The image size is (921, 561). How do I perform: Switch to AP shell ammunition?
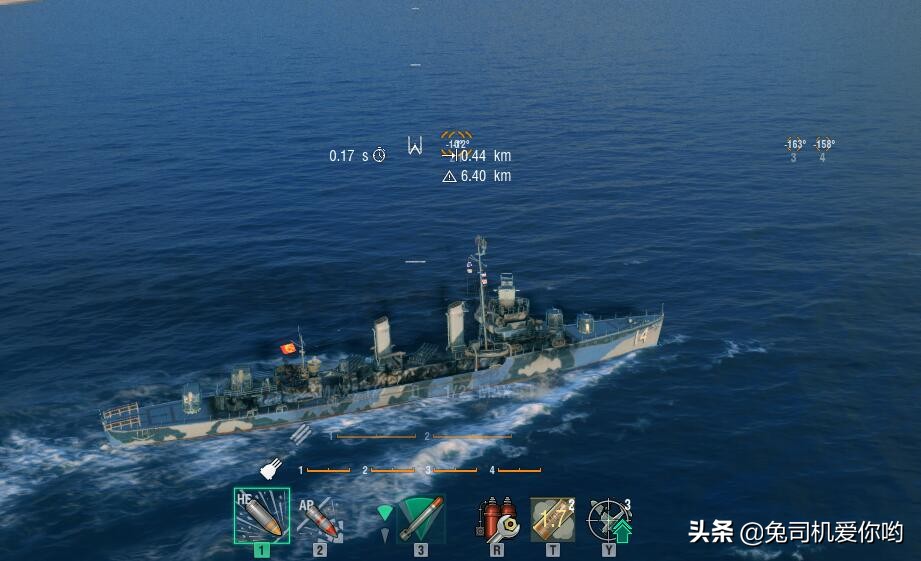pos(319,519)
